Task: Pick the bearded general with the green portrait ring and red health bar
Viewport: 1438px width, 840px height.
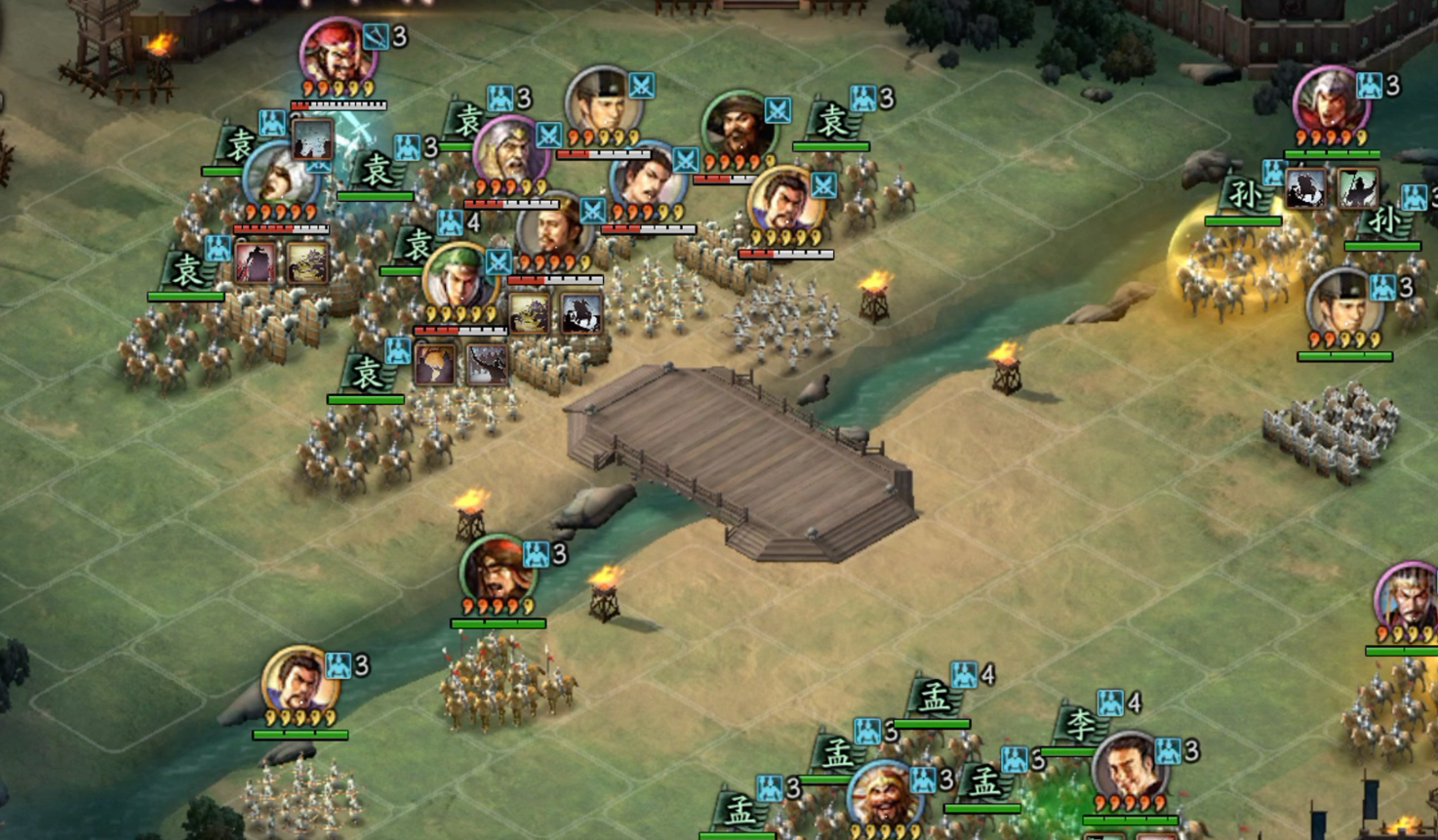Action: 738,126
